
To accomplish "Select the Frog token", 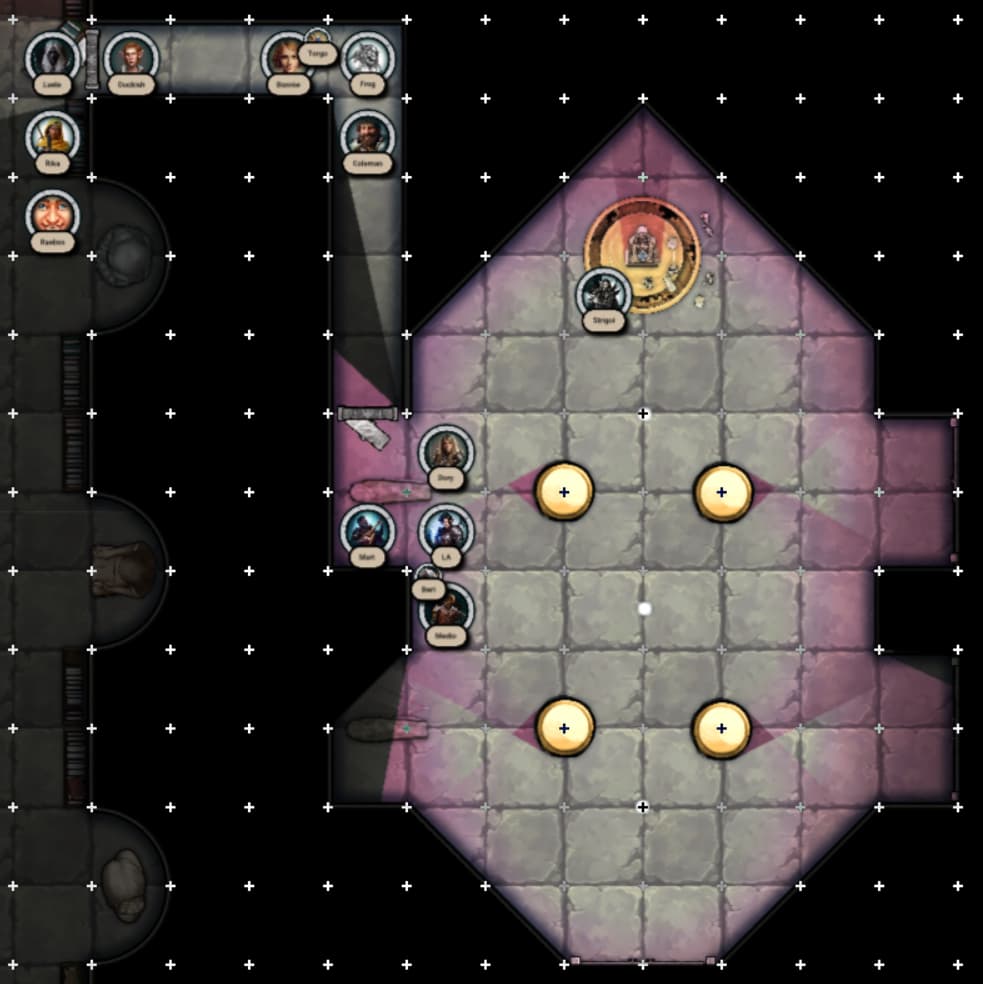I will point(367,59).
